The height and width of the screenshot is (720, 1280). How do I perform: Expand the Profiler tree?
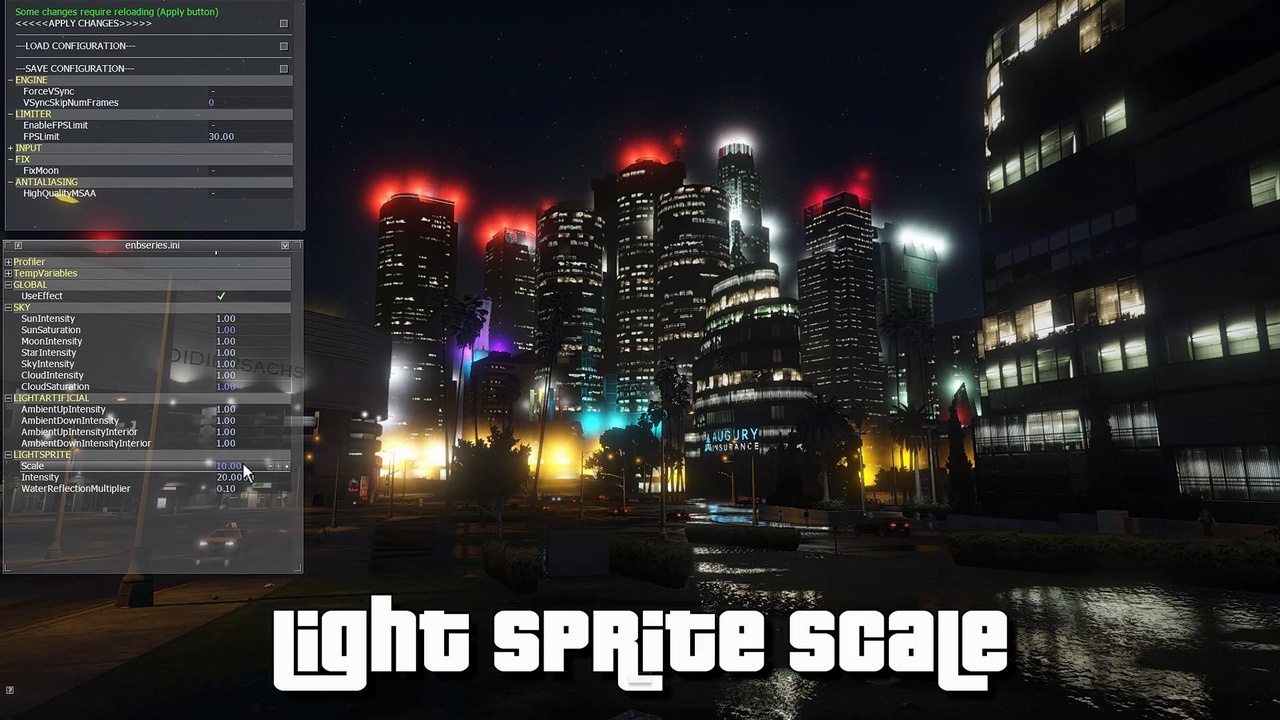point(8,261)
